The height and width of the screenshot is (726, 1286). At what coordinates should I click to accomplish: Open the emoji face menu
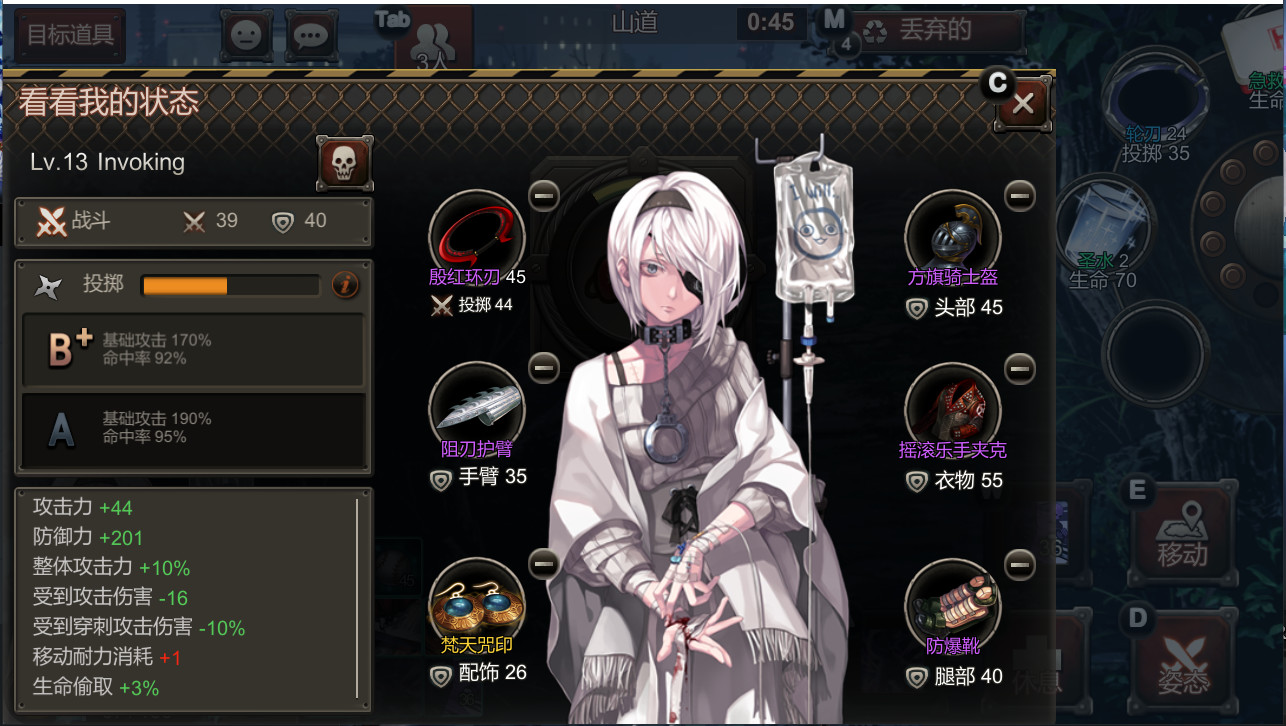coord(246,36)
